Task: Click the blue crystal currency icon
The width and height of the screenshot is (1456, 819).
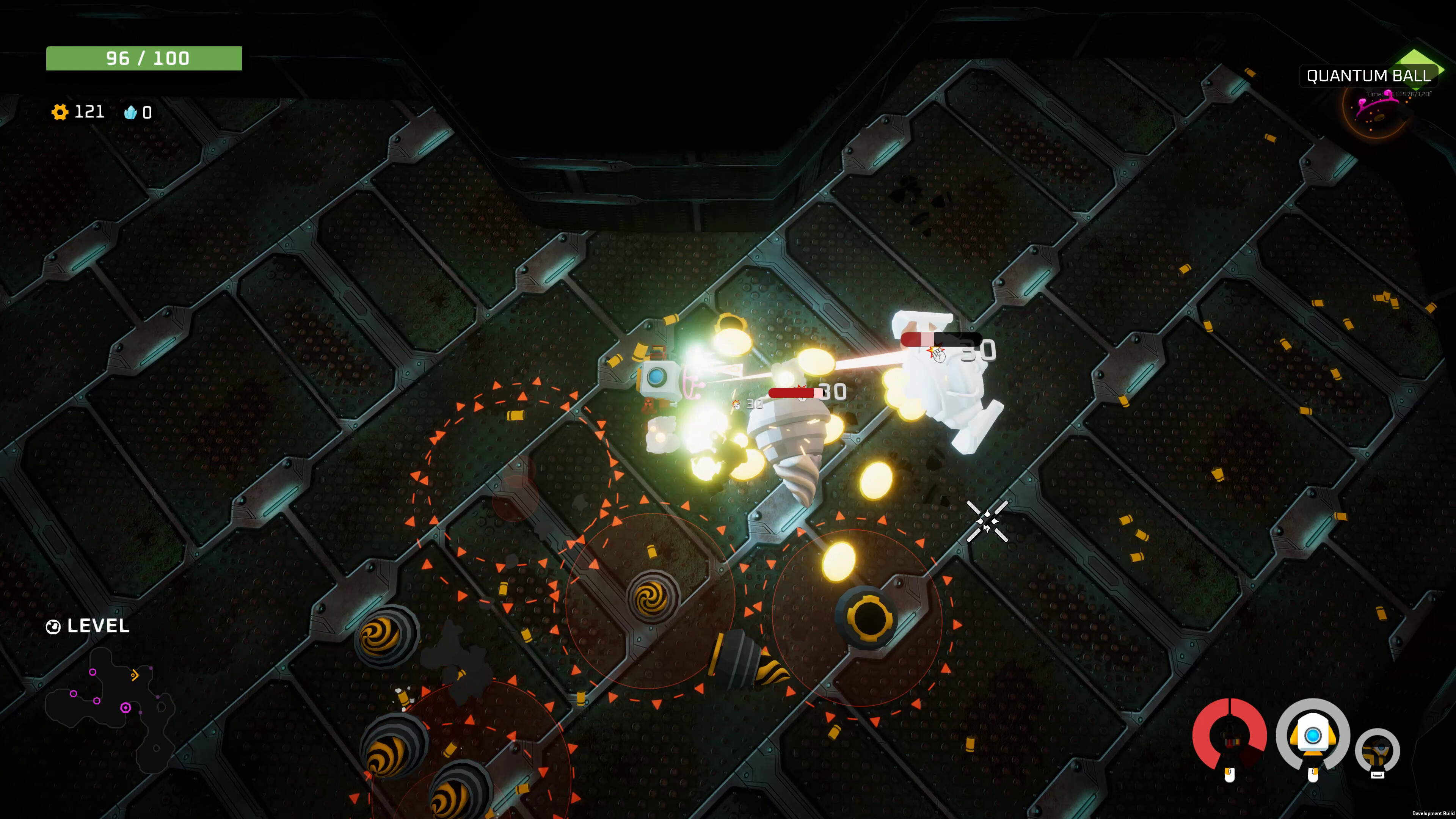Action: point(131,113)
